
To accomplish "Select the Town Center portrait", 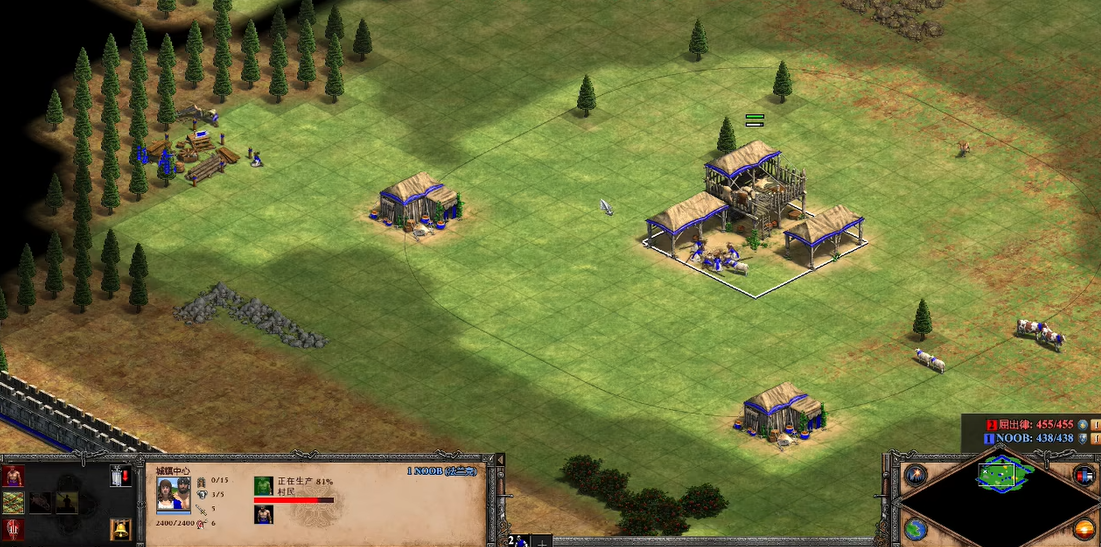I will coord(174,494).
